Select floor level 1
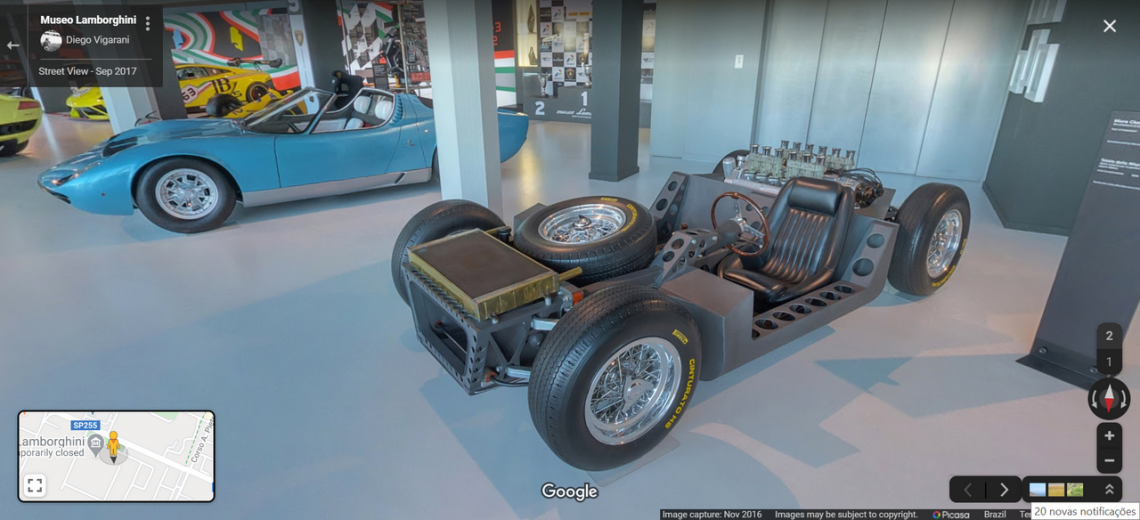1140x520 pixels. point(1108,362)
